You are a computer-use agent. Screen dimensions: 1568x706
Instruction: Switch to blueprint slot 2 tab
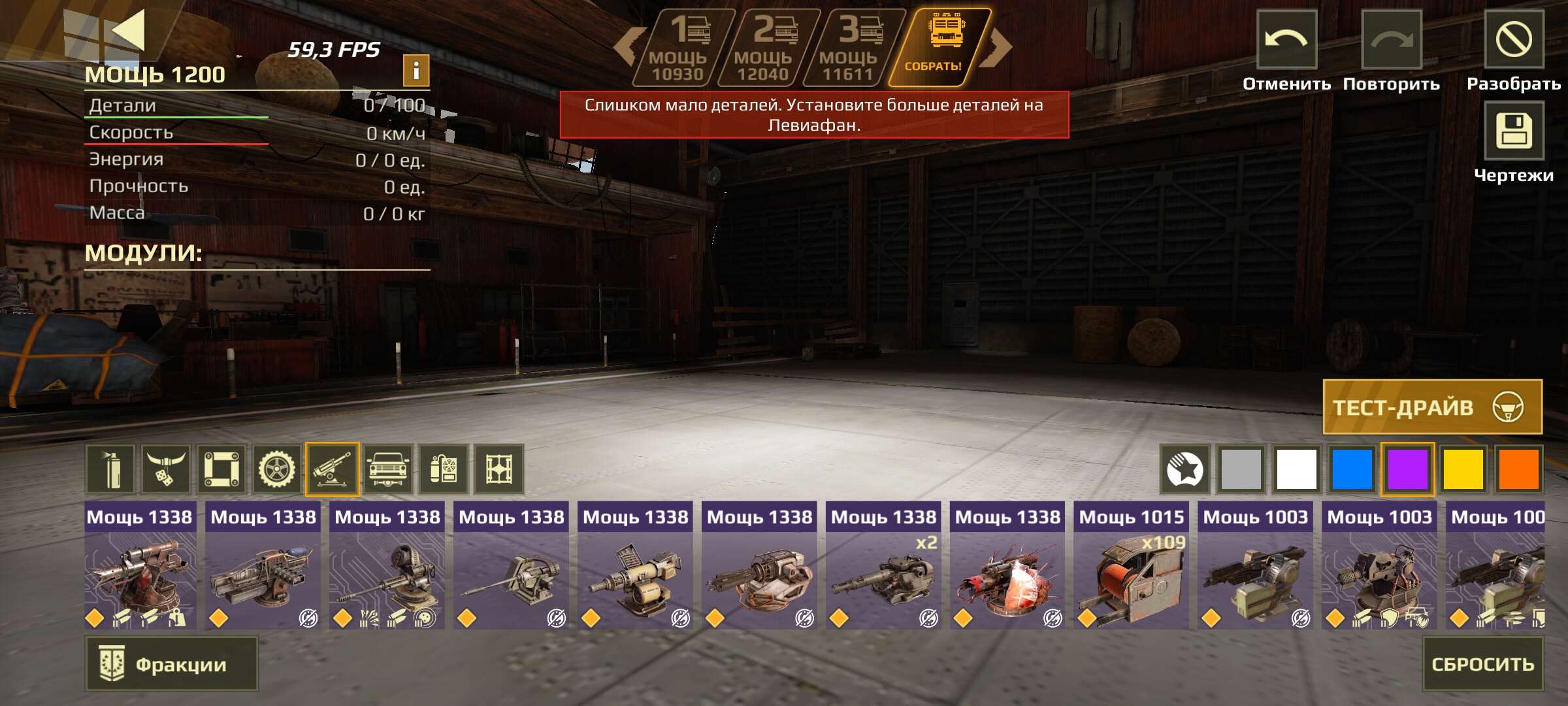point(765,48)
